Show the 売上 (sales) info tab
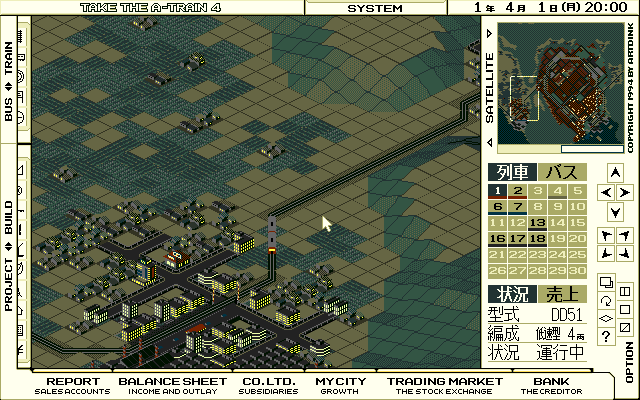The width and height of the screenshot is (640, 400). pos(562,293)
